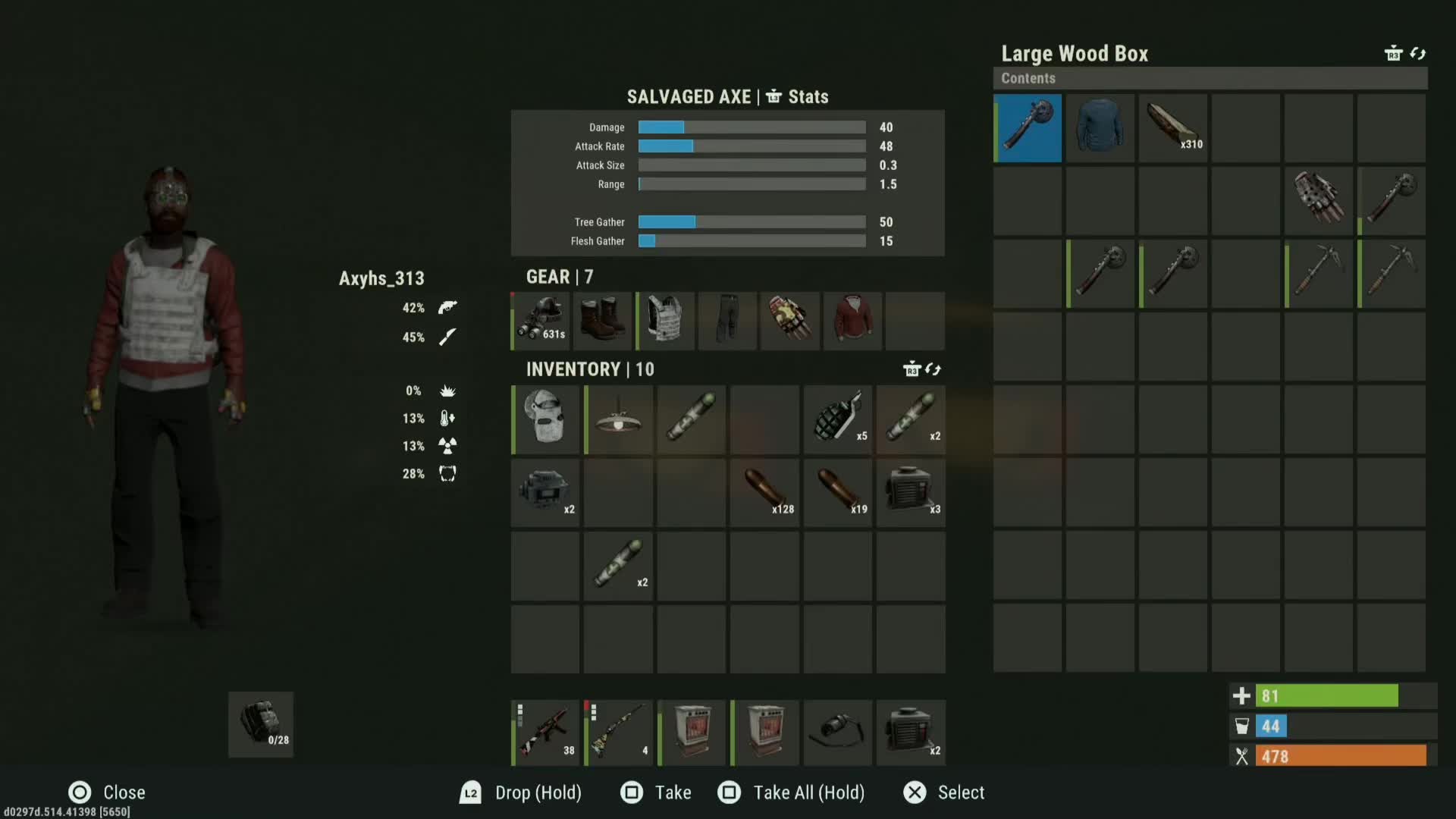
Task: Click the sort icon beside the Inventory header
Action: 933,369
